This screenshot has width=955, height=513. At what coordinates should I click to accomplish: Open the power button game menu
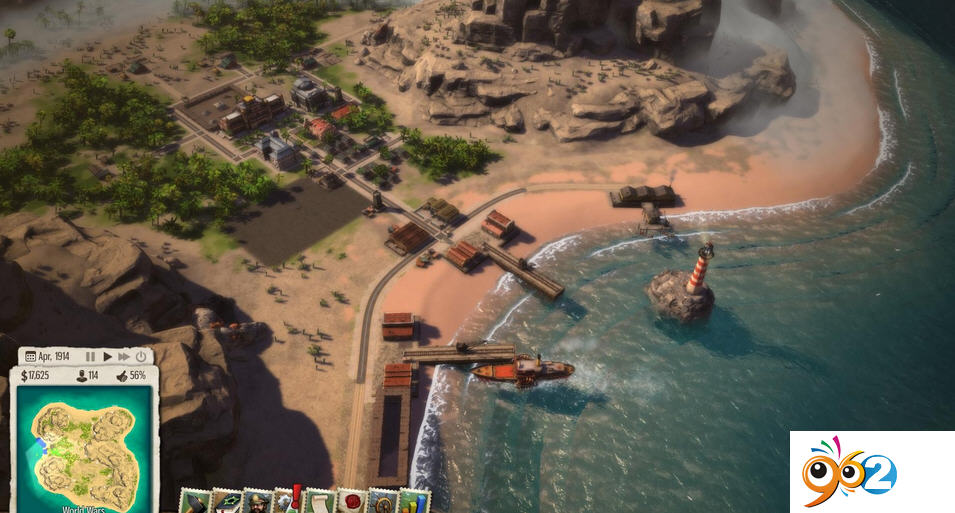click(141, 356)
